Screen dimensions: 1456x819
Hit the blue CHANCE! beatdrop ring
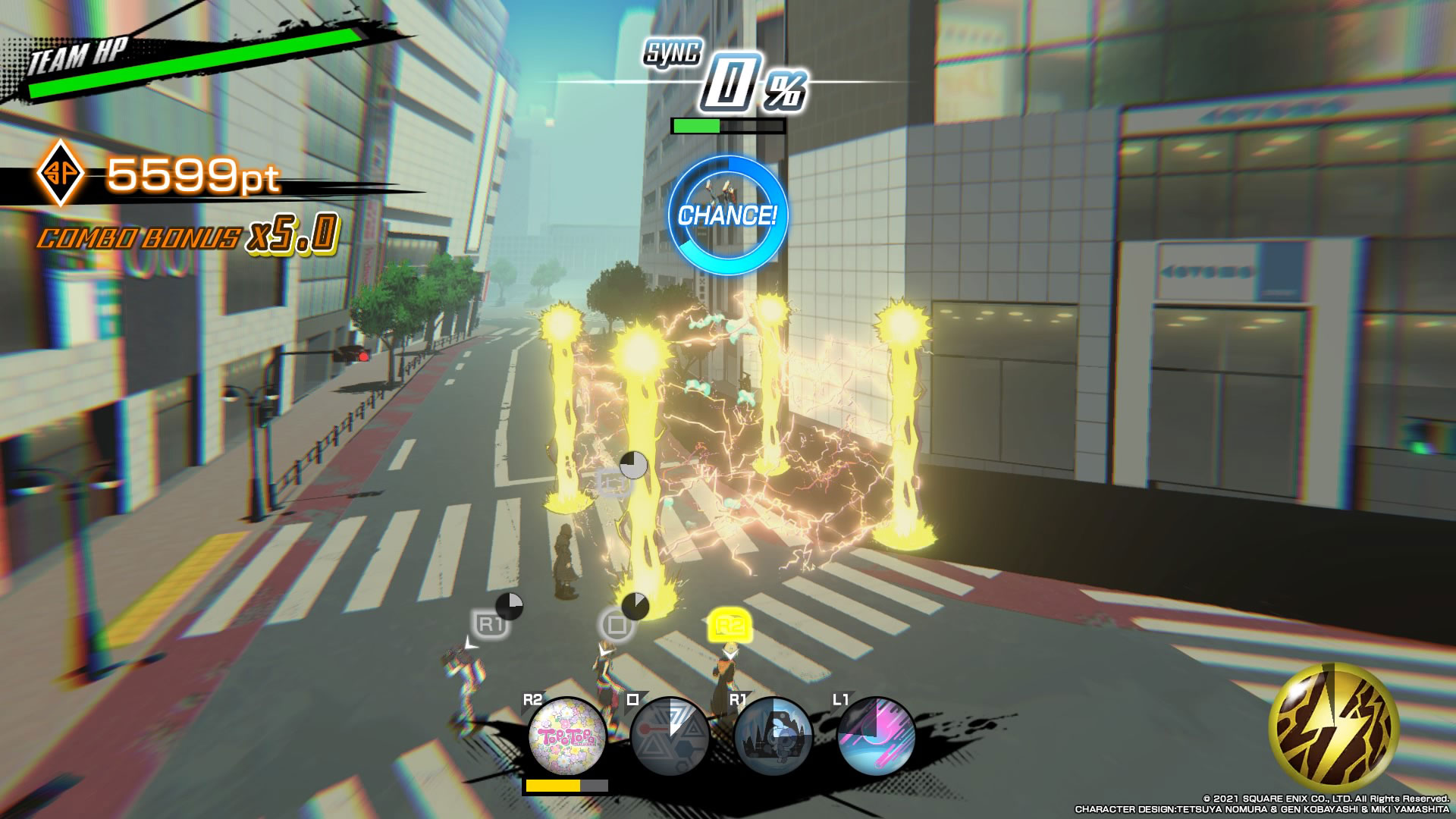tap(727, 215)
